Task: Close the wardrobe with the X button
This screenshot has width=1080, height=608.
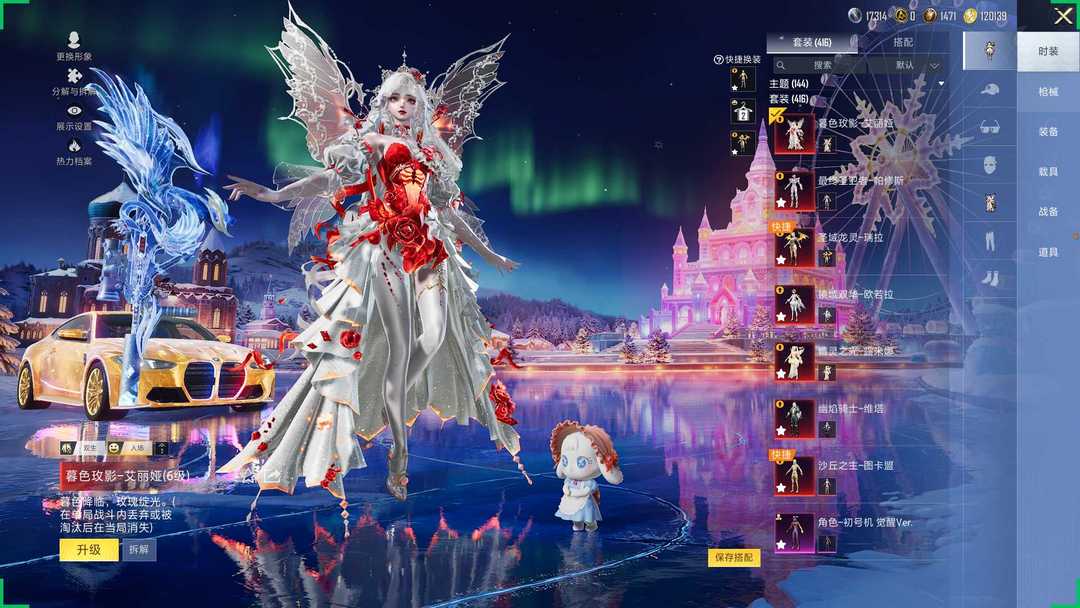Action: pos(1062,16)
